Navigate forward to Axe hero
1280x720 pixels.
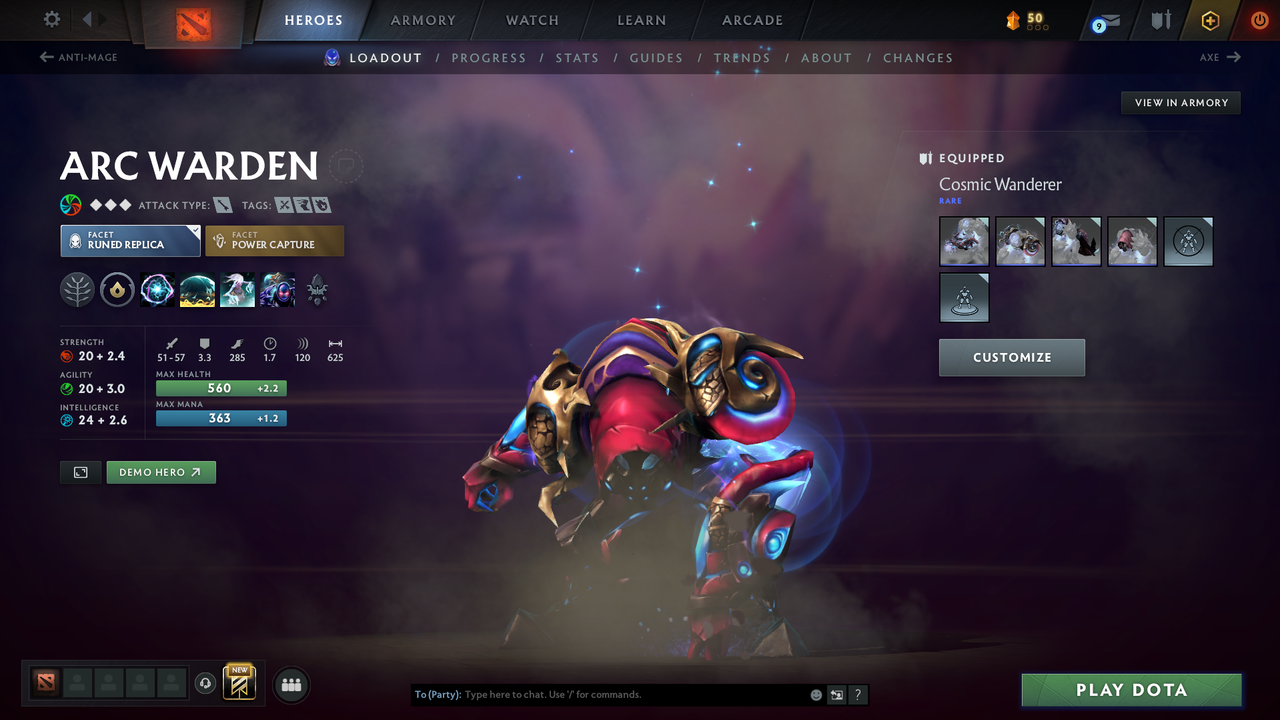[1222, 57]
